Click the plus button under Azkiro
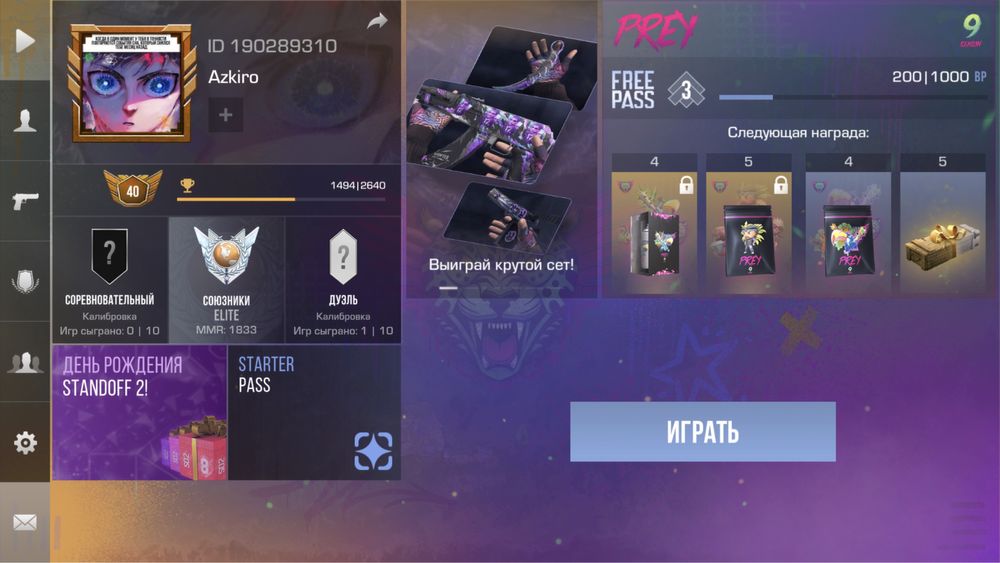The height and width of the screenshot is (563, 1000). 225,116
